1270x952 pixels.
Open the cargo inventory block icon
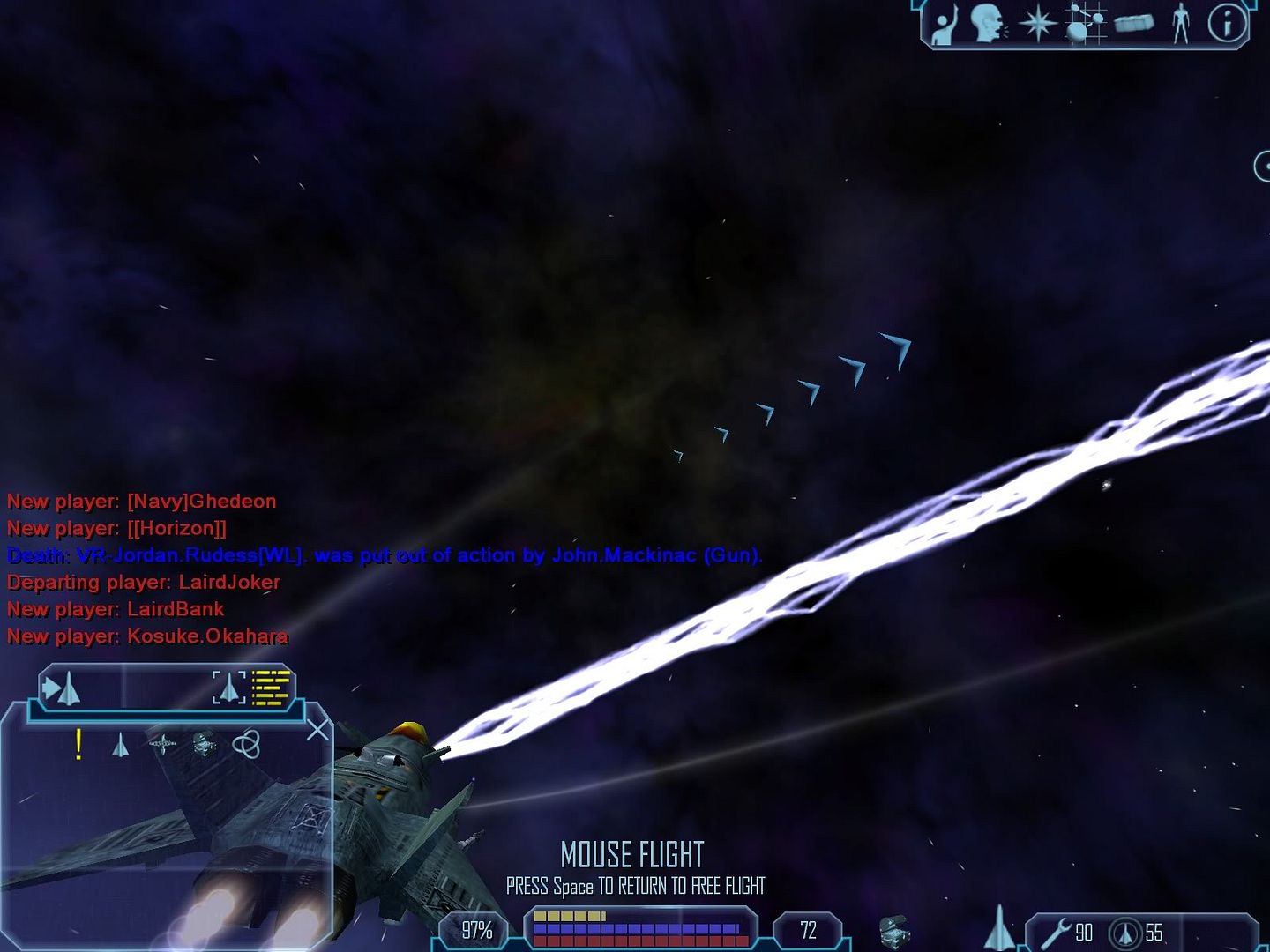pyautogui.click(x=1134, y=23)
